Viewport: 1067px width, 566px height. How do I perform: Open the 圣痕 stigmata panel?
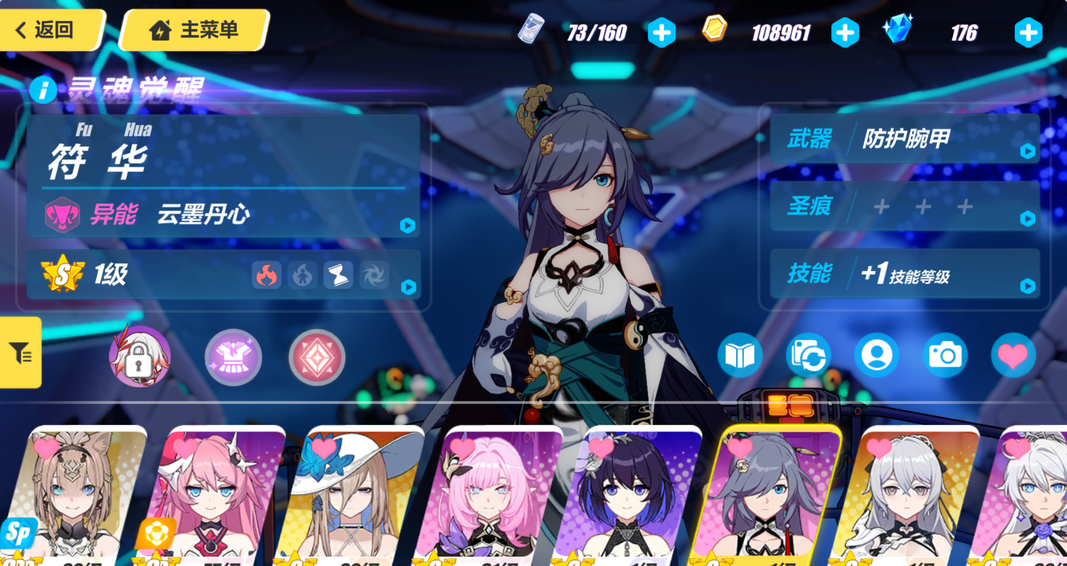[x=905, y=207]
